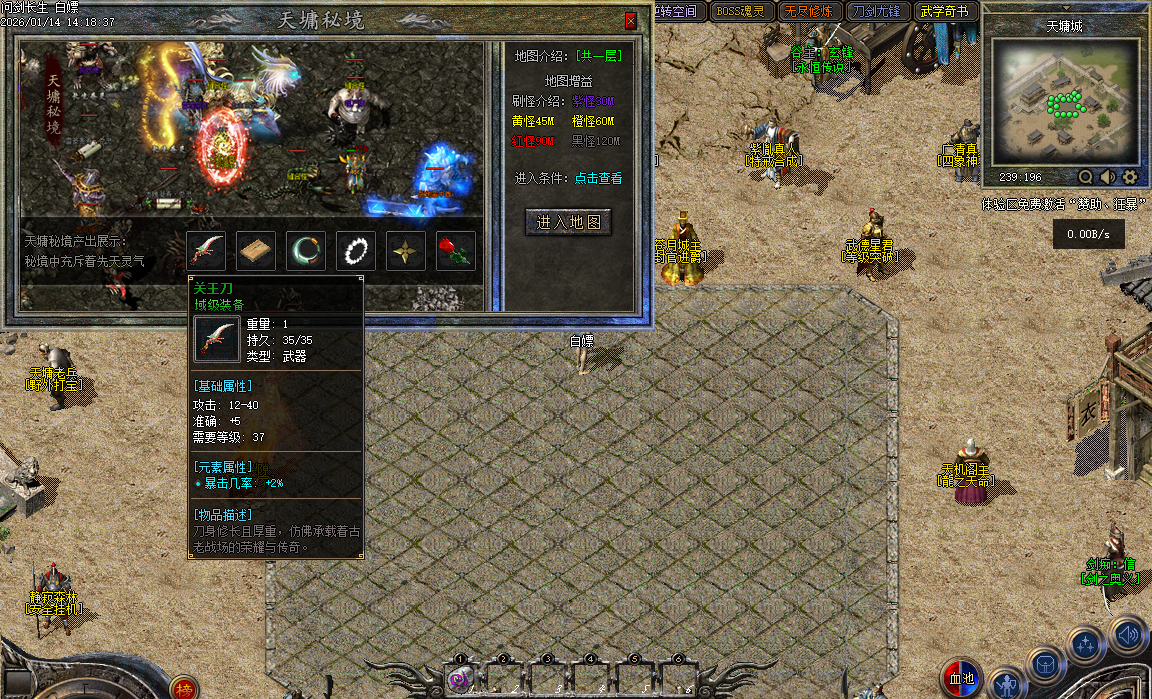Click the 天墉城 minimap
The height and width of the screenshot is (699, 1152).
[x=1065, y=103]
